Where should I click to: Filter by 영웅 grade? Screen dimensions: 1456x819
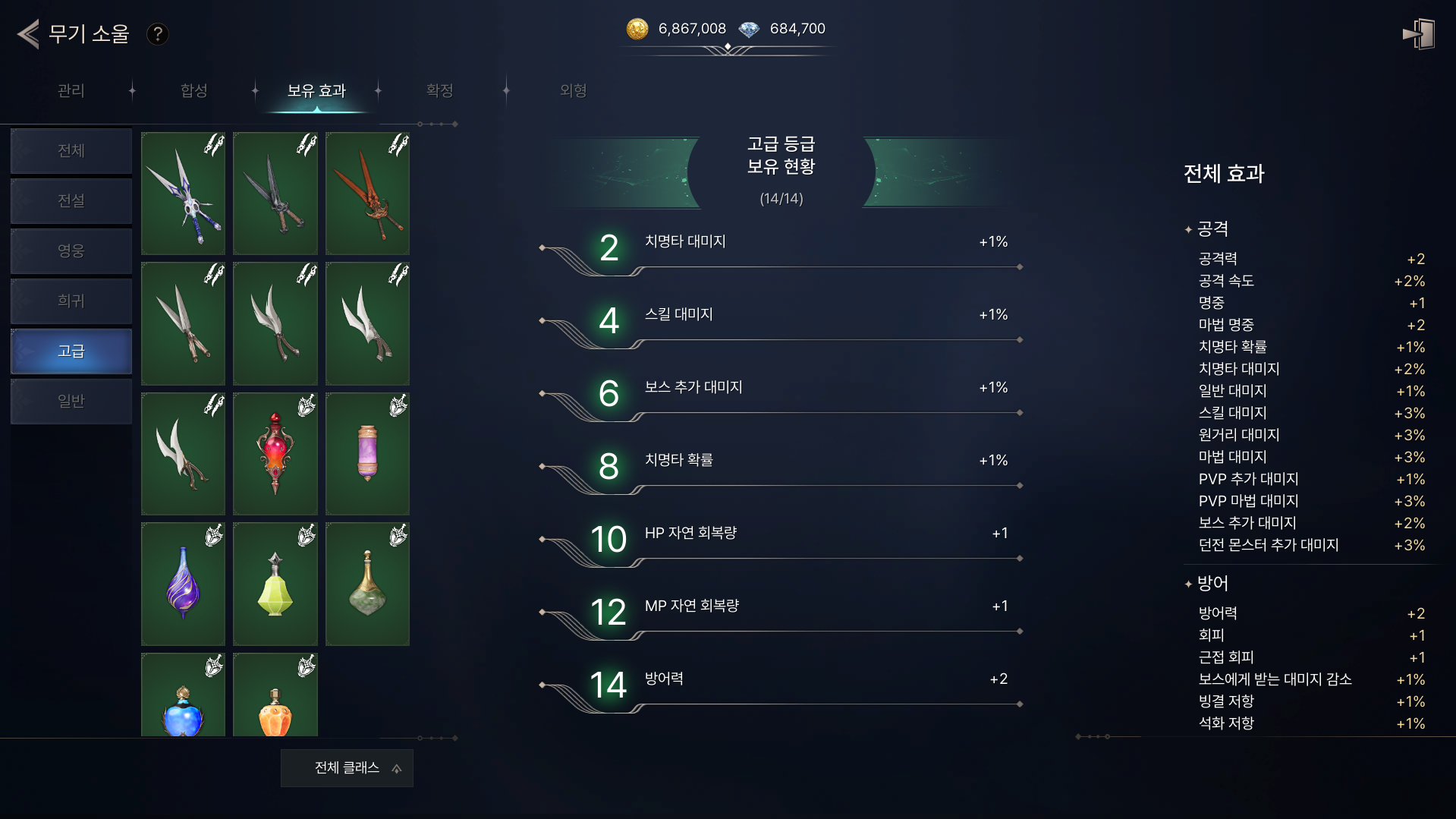[x=71, y=251]
